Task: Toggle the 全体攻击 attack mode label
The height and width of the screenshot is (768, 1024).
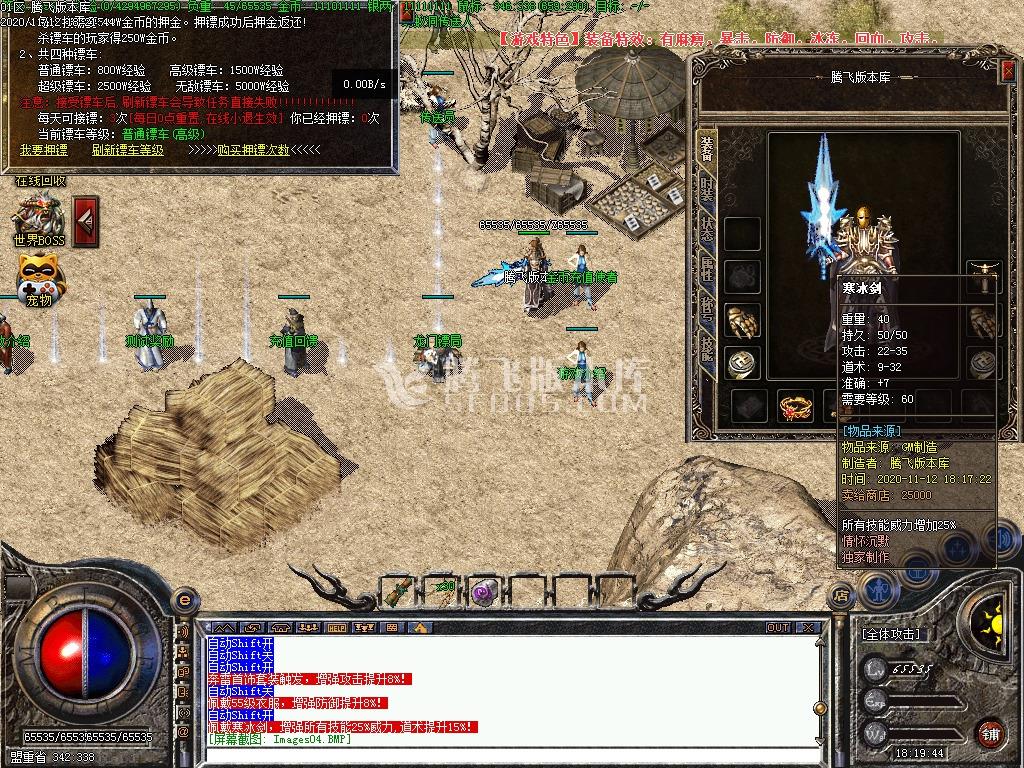Action: [891, 634]
